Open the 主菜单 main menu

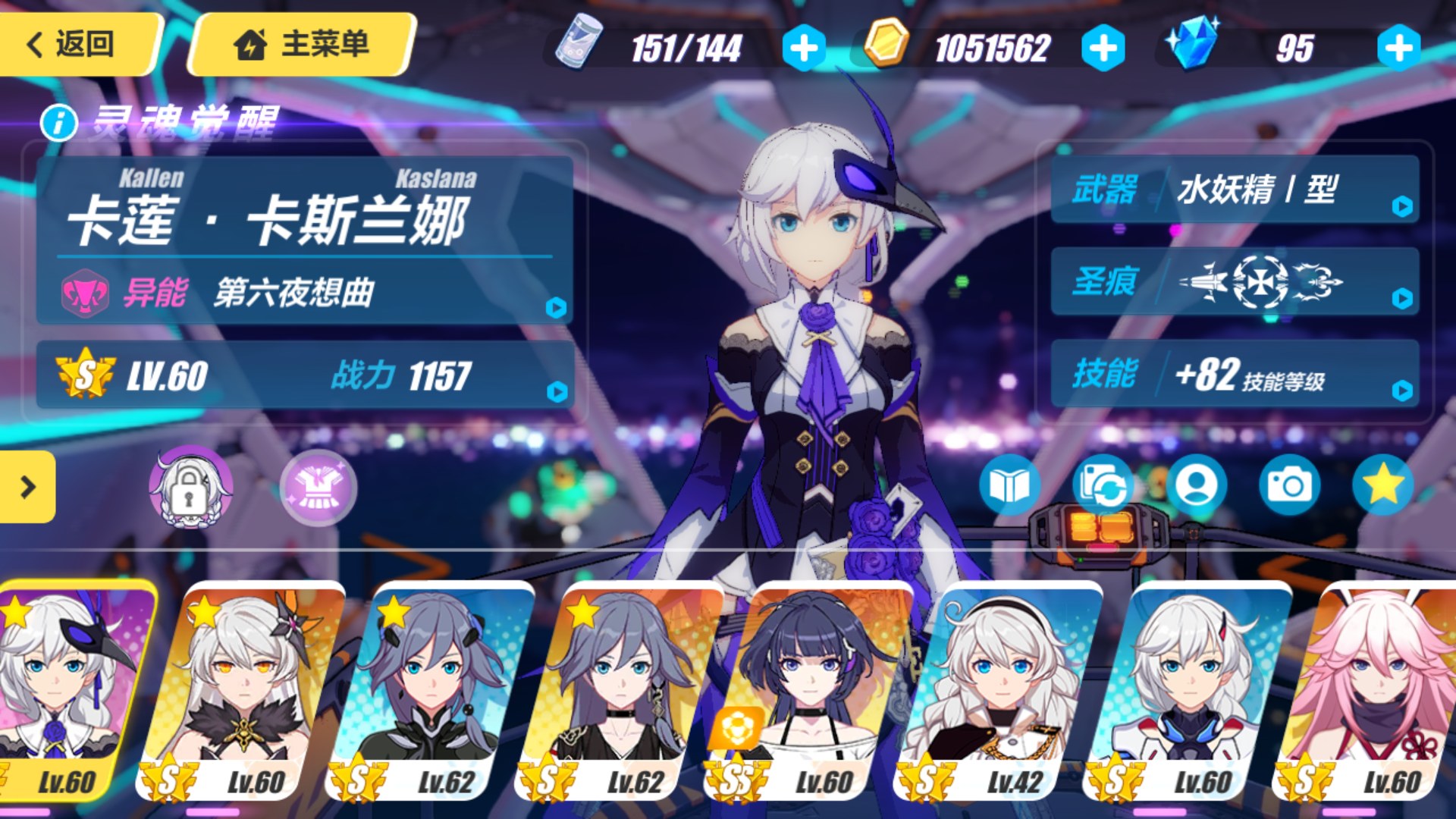302,44
